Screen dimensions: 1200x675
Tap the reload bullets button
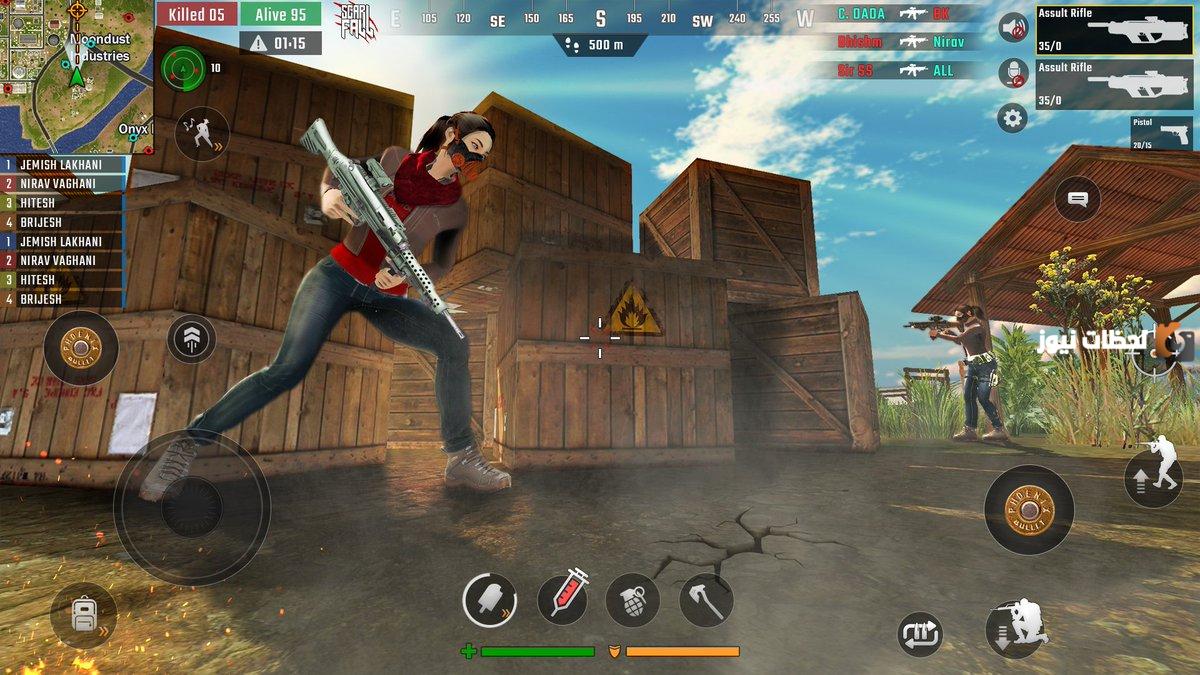[x=920, y=633]
